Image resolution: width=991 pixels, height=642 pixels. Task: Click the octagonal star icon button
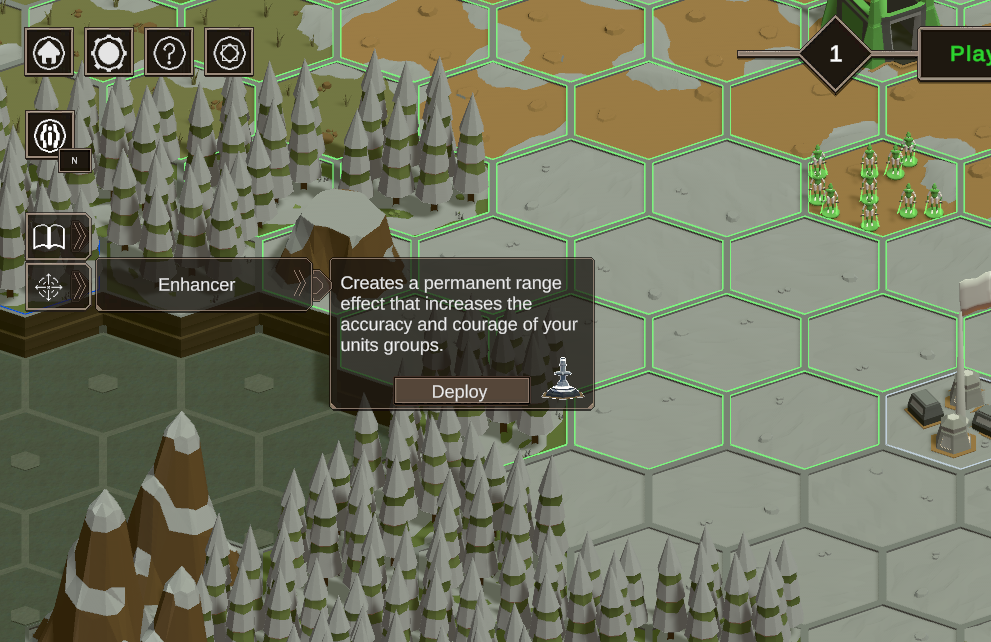(x=229, y=52)
